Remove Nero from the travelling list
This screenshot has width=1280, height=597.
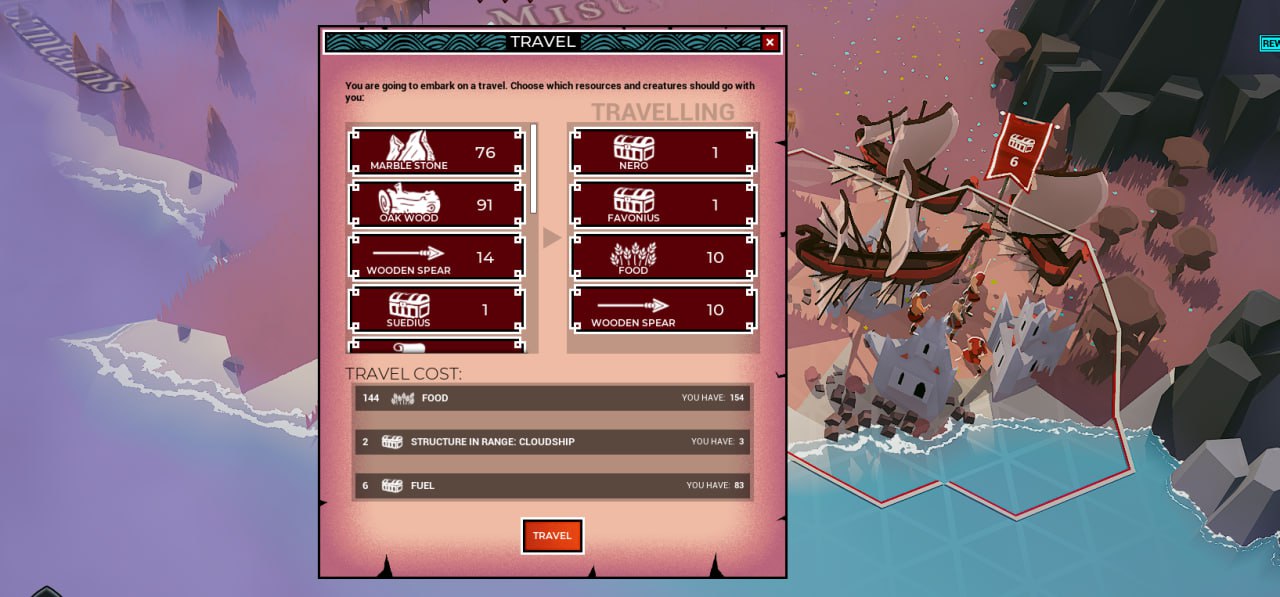662,152
